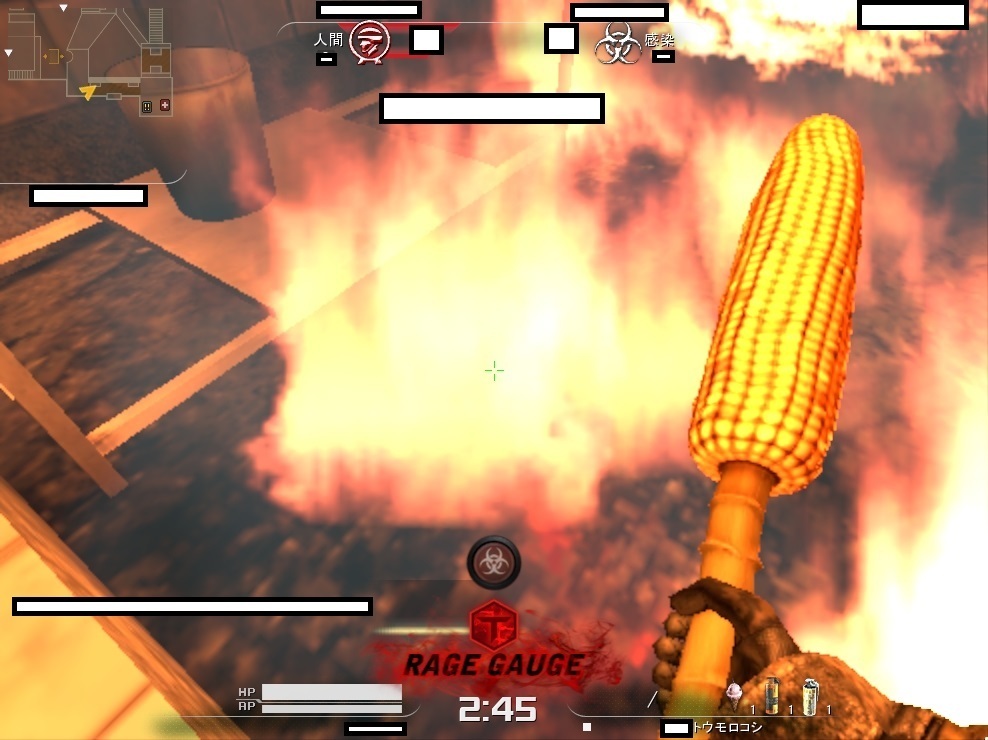
Task: Select the medkit marker on the minimap
Action: (164, 105)
